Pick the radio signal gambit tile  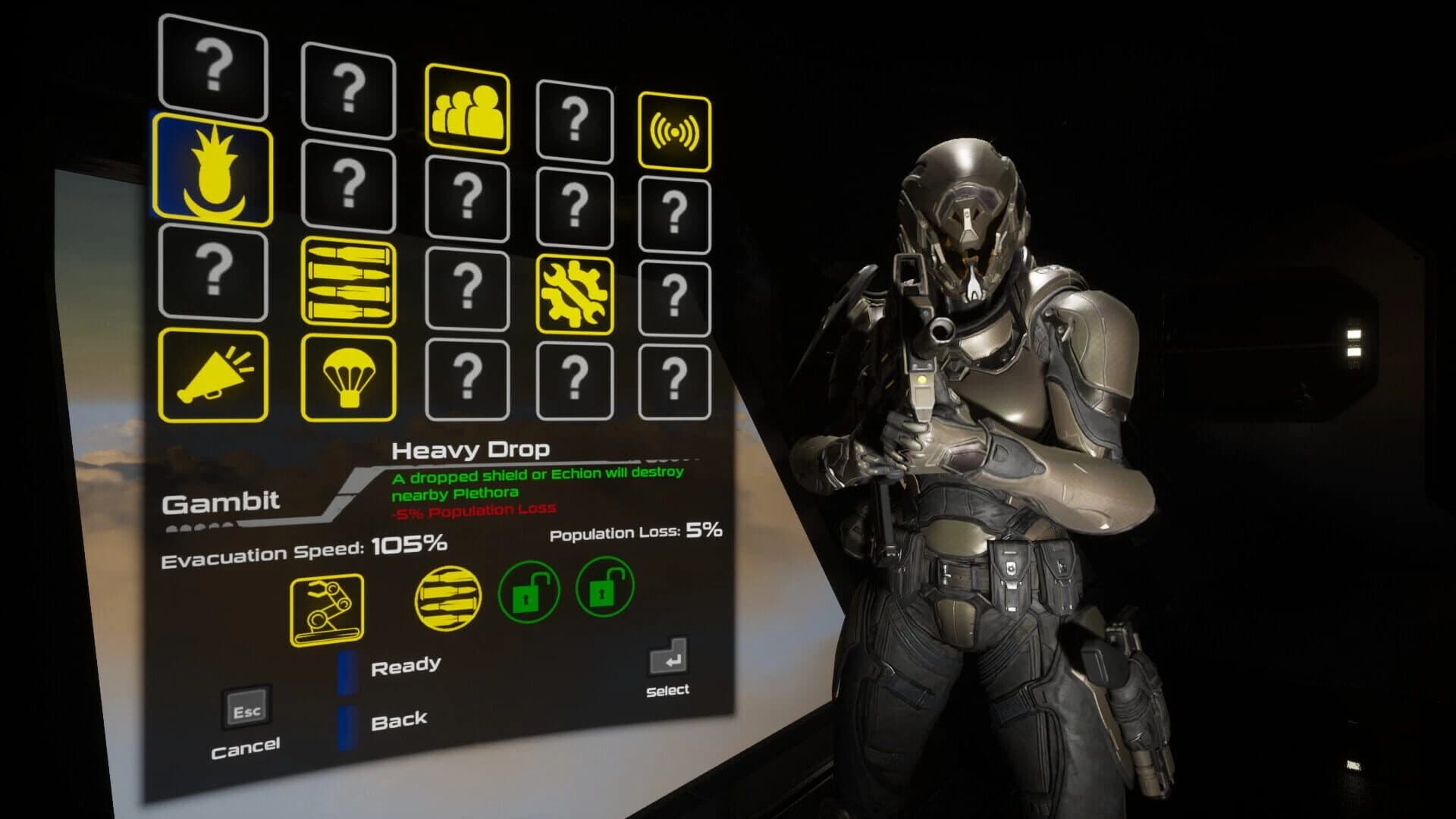[x=674, y=131]
